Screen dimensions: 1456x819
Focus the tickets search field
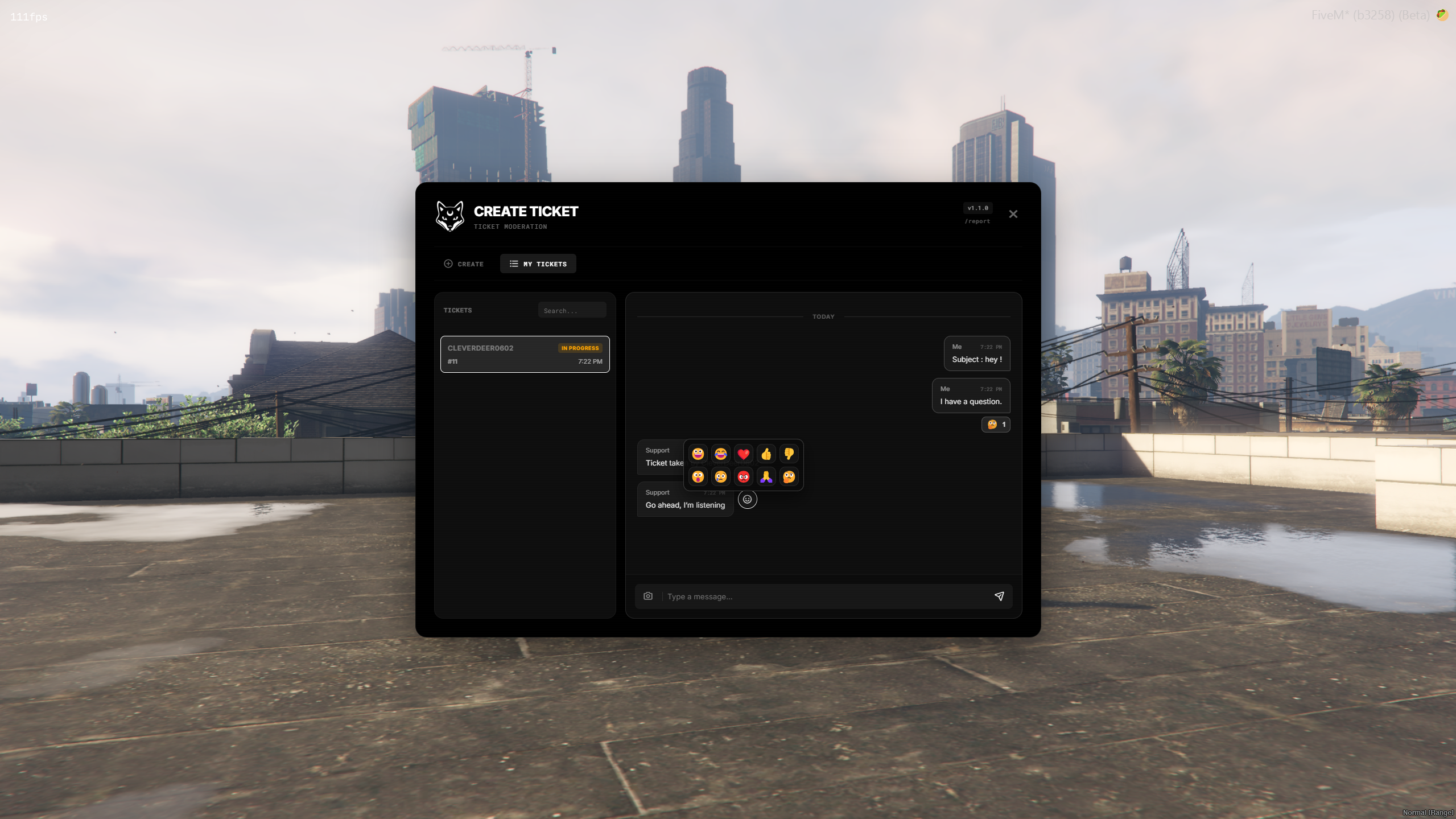click(572, 310)
